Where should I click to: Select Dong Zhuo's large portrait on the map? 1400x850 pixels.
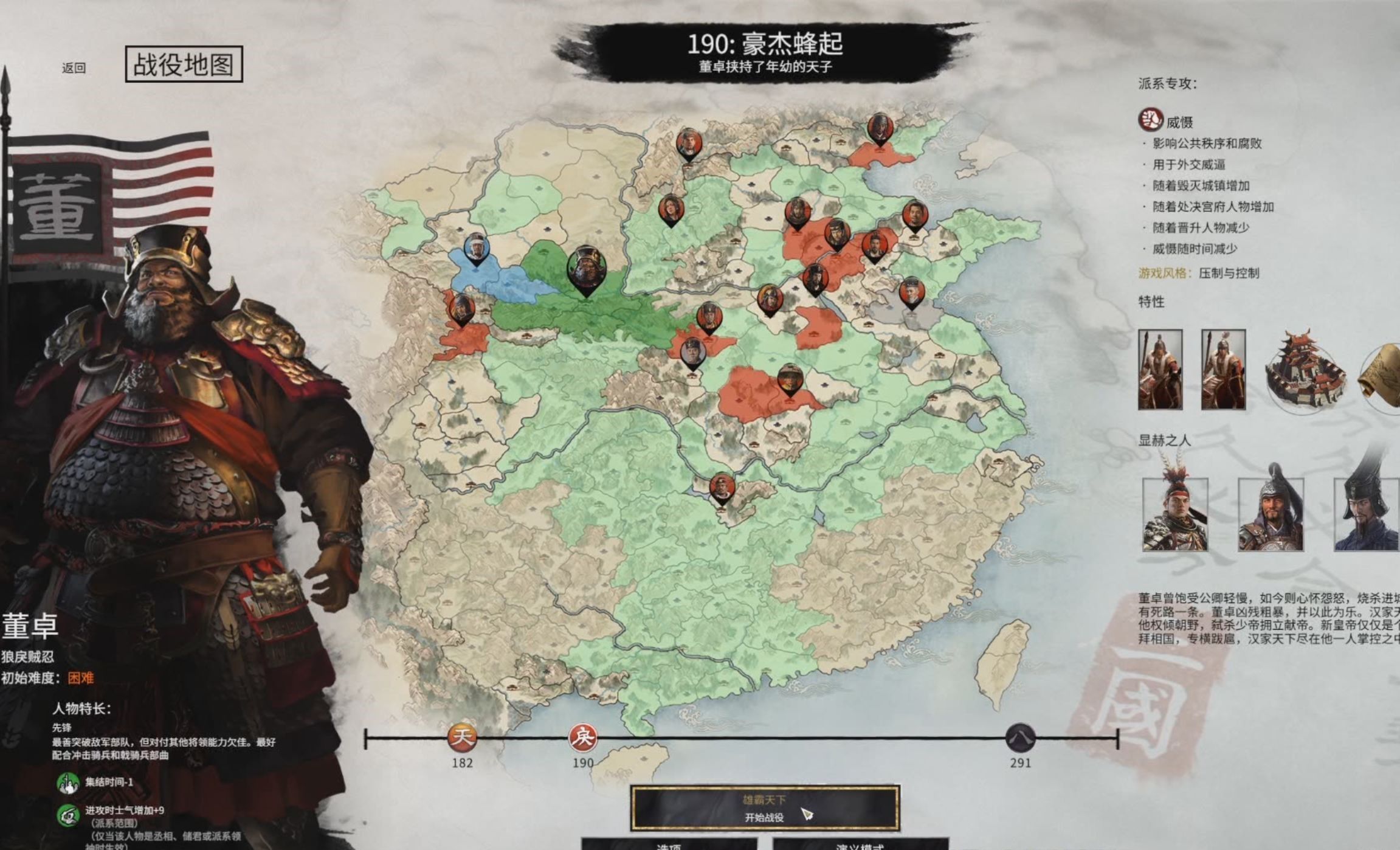pyautogui.click(x=586, y=269)
